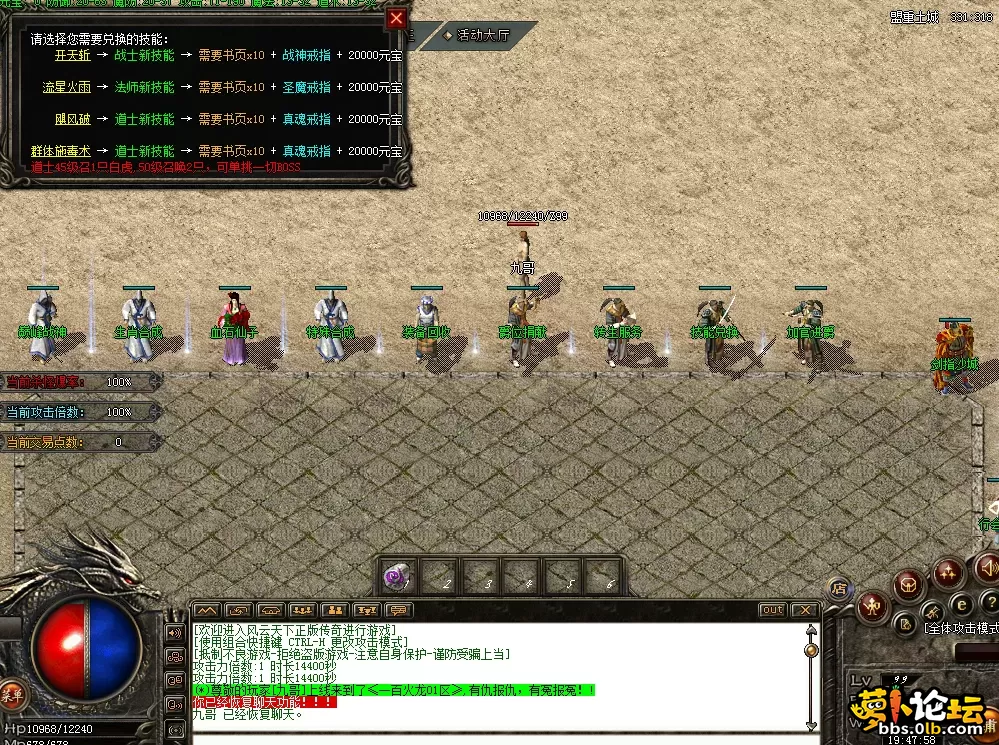Open the skills panel with three stars icon
The height and width of the screenshot is (745, 999).
[x=947, y=573]
